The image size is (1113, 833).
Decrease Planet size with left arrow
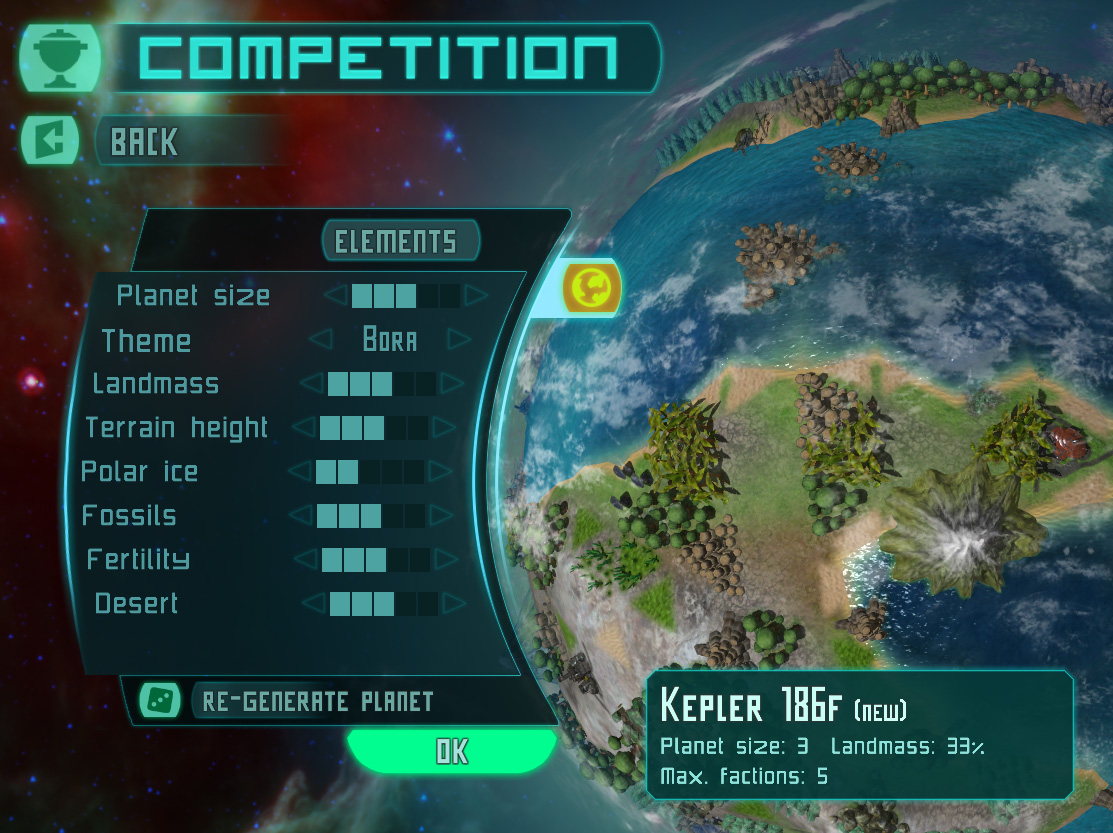337,296
